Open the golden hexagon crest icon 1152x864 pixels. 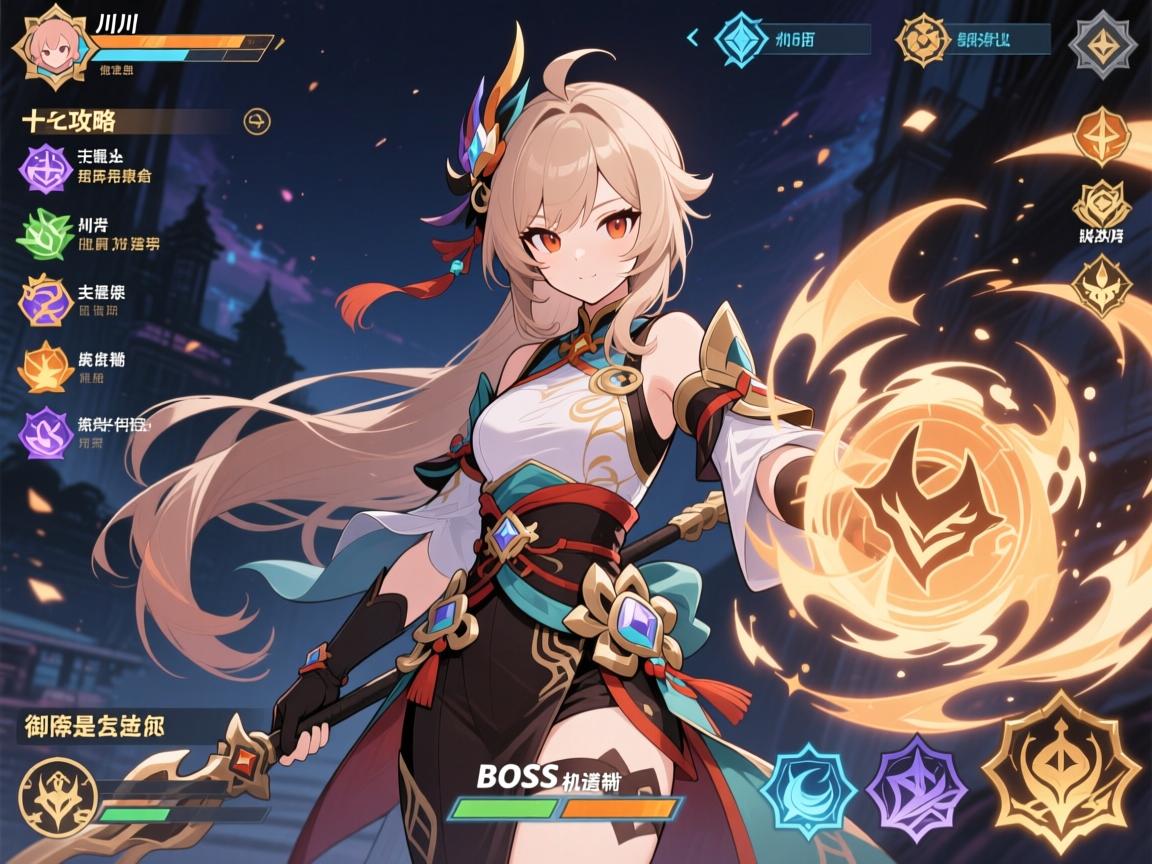[1101, 206]
